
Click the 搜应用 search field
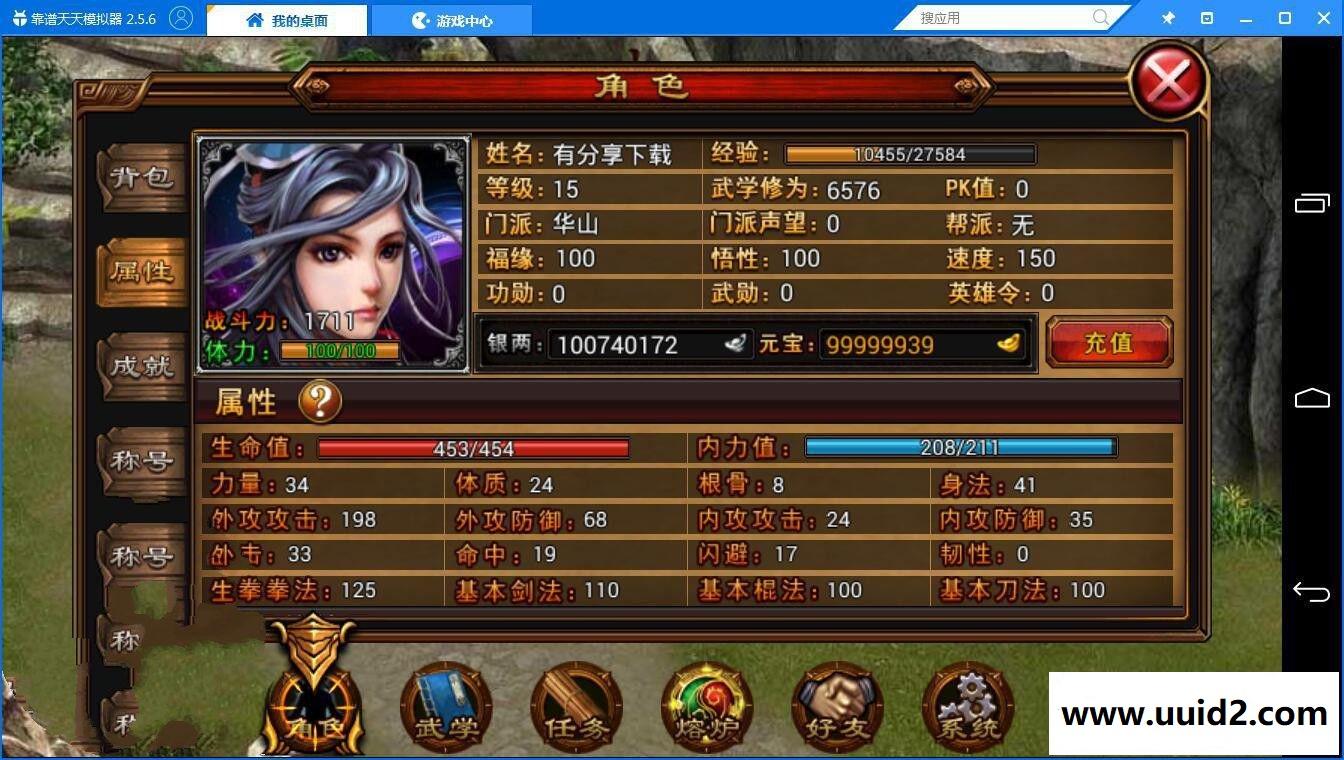(1000, 17)
